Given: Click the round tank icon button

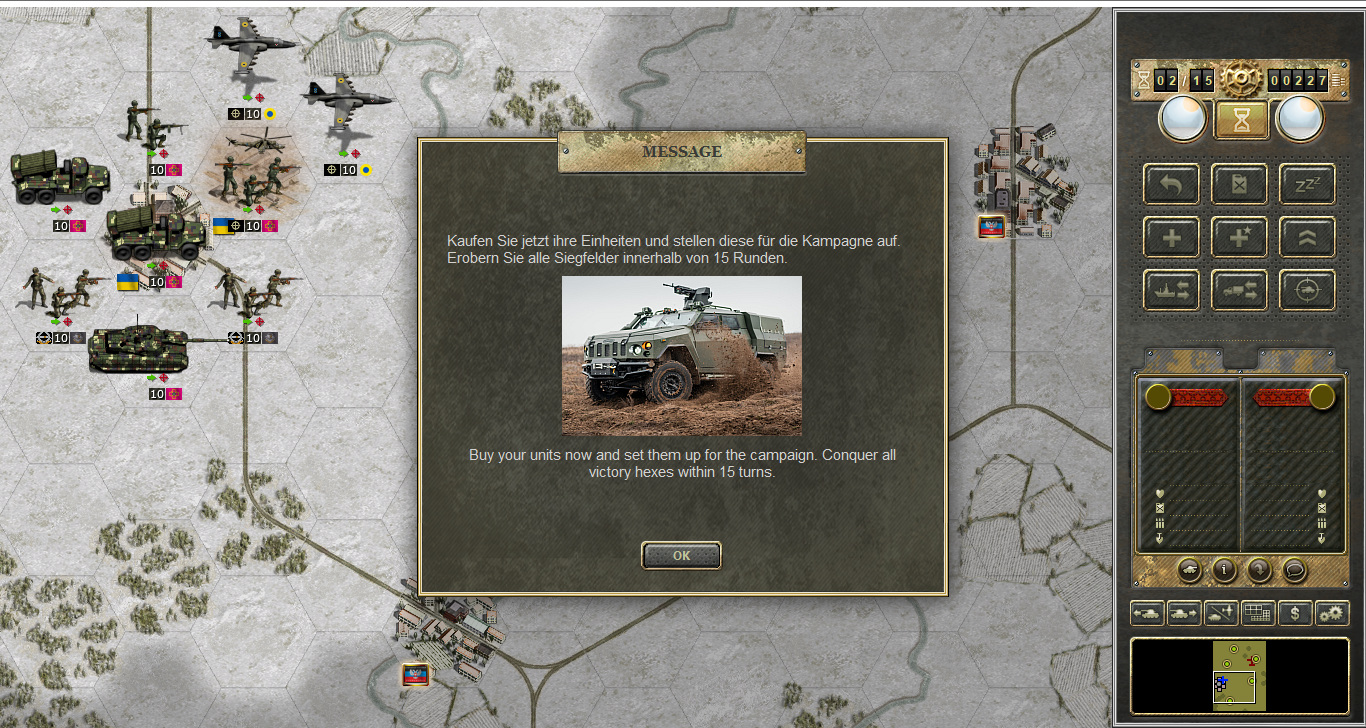Looking at the screenshot, I should tap(1190, 569).
